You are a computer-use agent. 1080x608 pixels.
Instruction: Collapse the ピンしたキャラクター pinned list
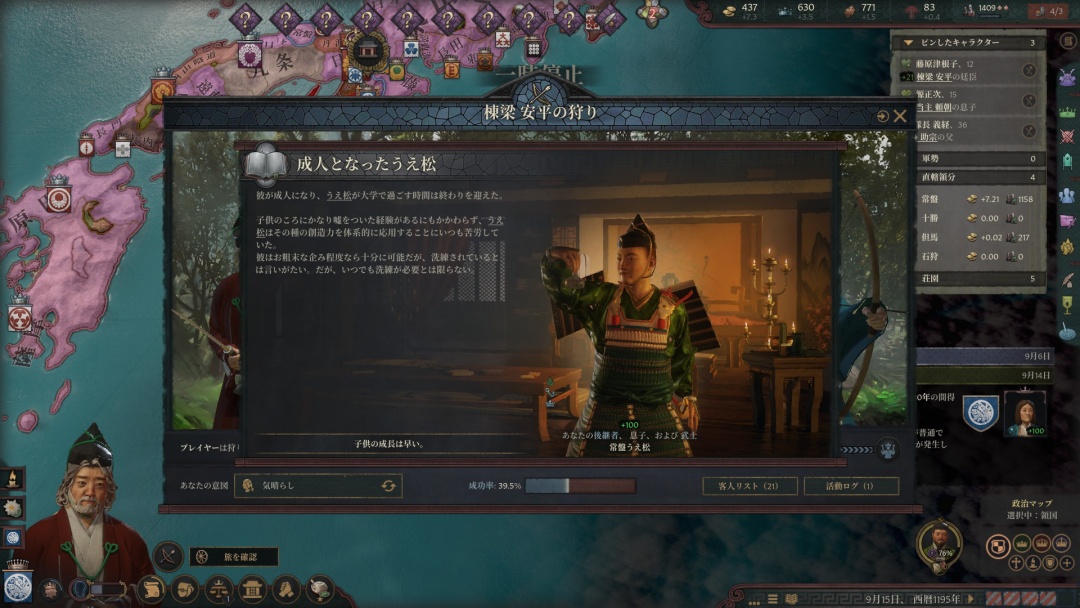click(908, 43)
